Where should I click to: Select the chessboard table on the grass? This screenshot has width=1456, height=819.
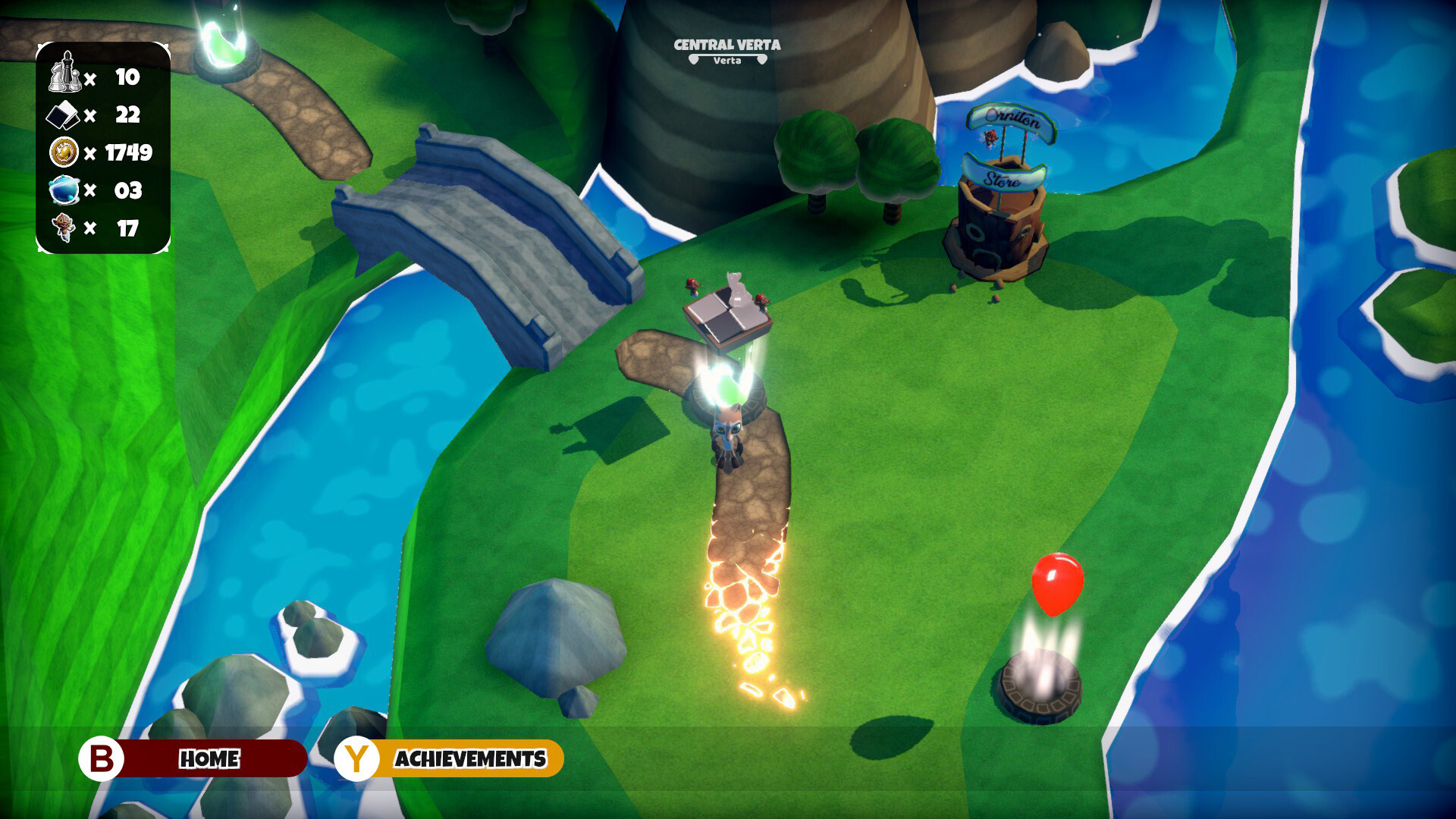[x=730, y=311]
